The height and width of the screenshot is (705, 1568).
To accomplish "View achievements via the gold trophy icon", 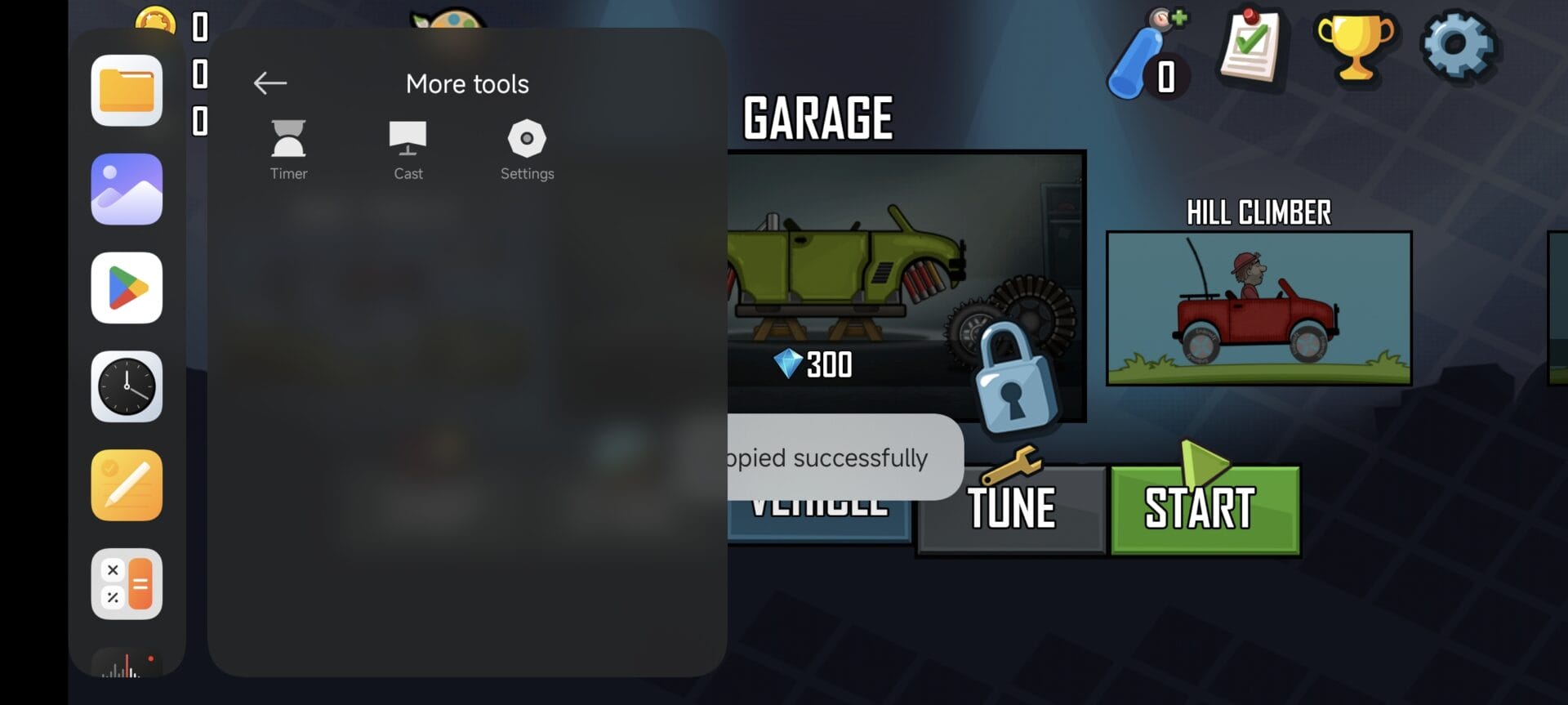I will tap(1356, 47).
